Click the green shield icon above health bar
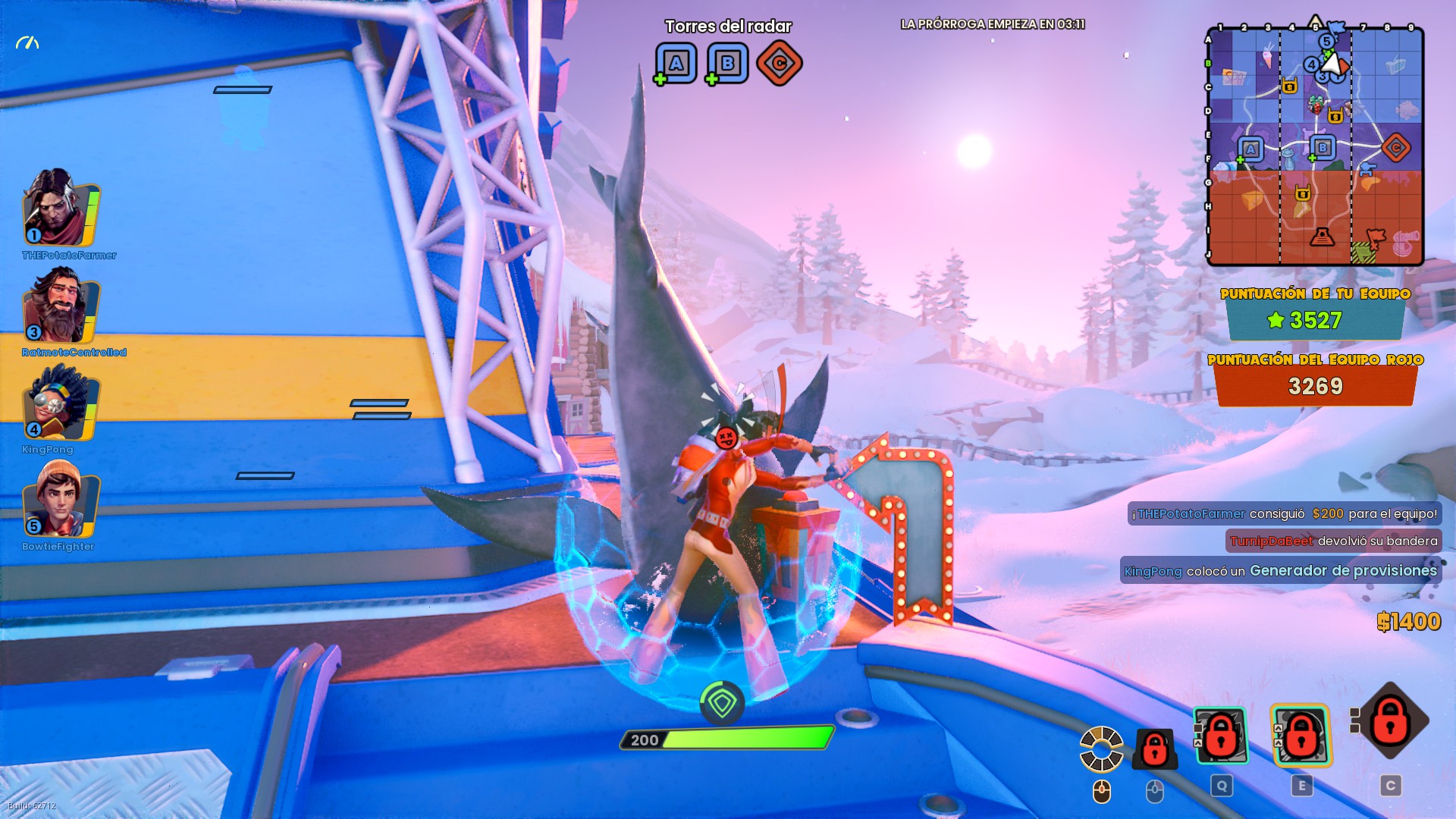 (x=721, y=704)
